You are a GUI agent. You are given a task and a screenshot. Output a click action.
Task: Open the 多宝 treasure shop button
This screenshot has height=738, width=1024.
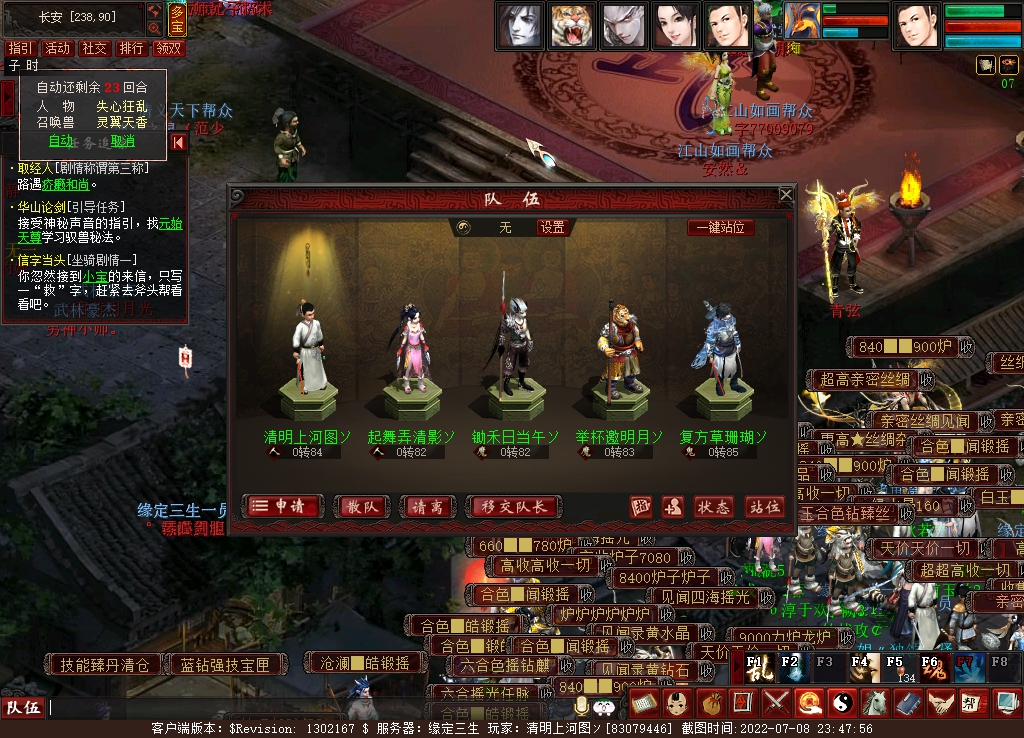[x=177, y=19]
